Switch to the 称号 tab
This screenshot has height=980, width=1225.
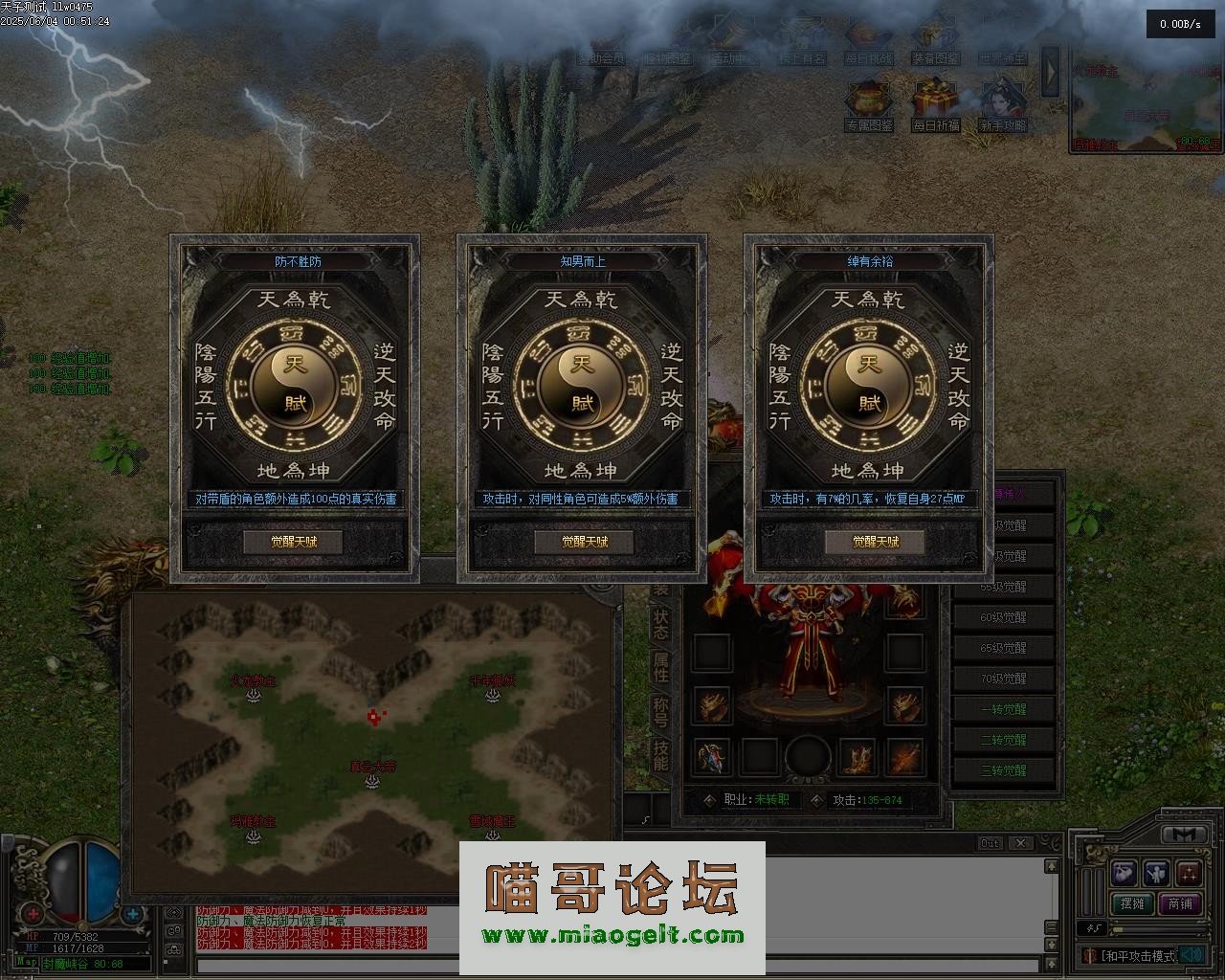[x=660, y=711]
